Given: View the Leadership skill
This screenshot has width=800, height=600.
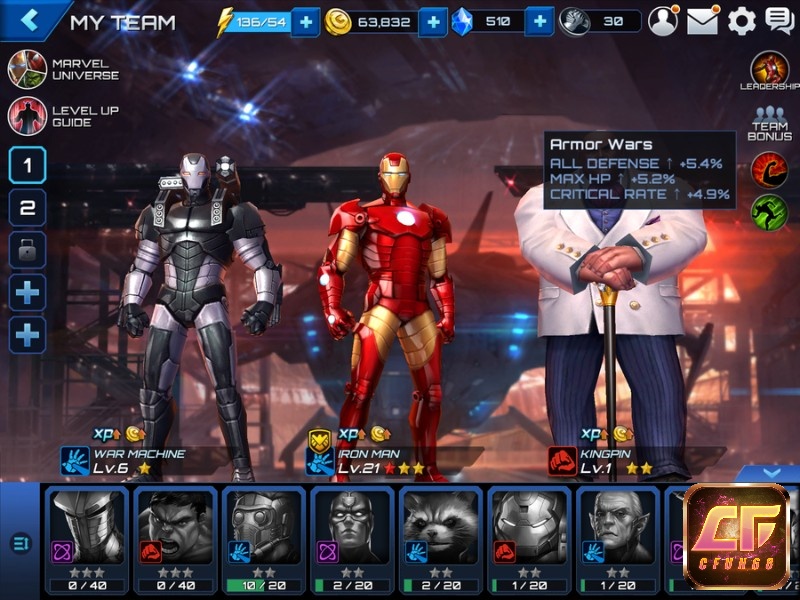Looking at the screenshot, I should pyautogui.click(x=769, y=72).
